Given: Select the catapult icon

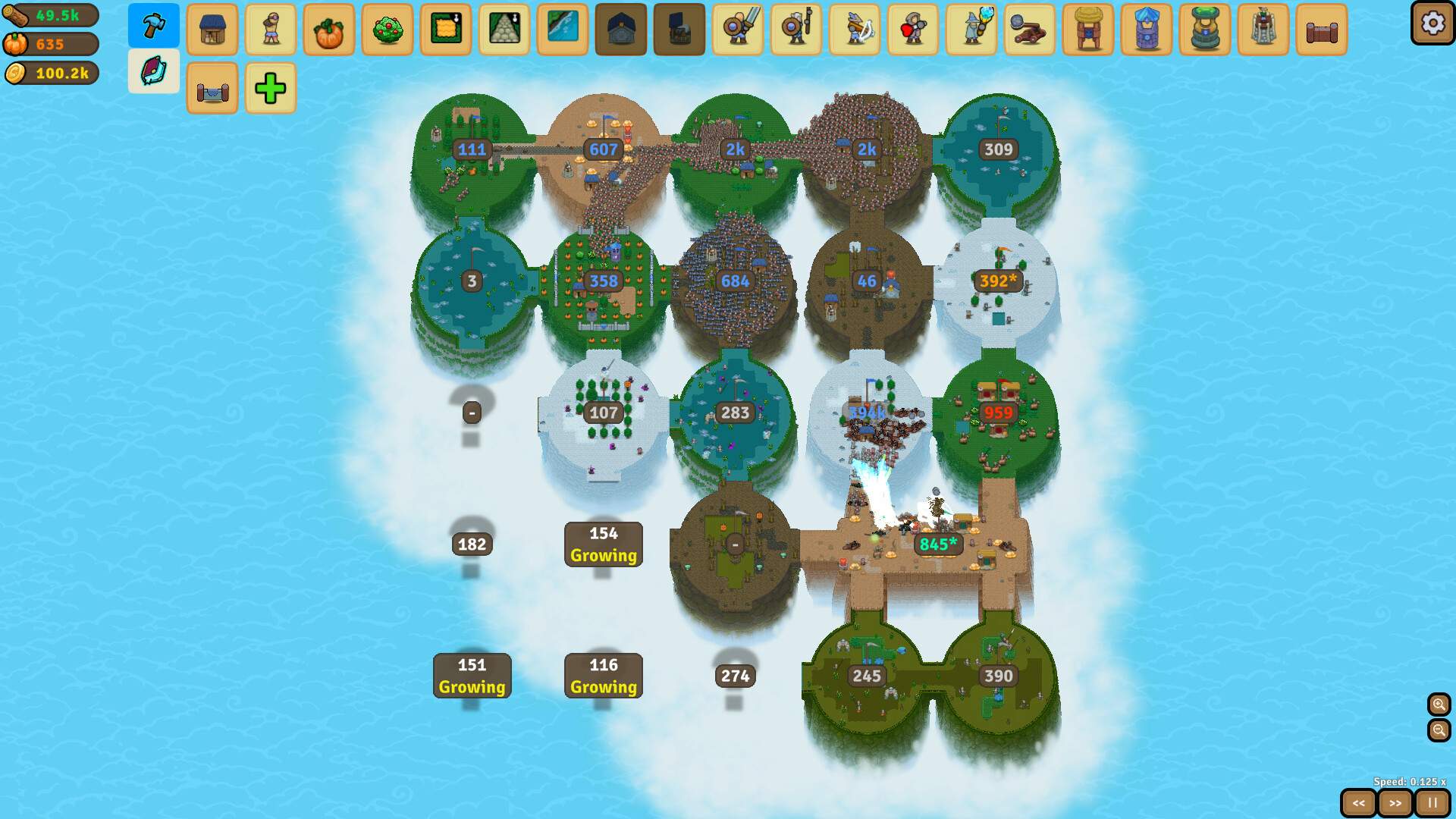Looking at the screenshot, I should point(1030,30).
